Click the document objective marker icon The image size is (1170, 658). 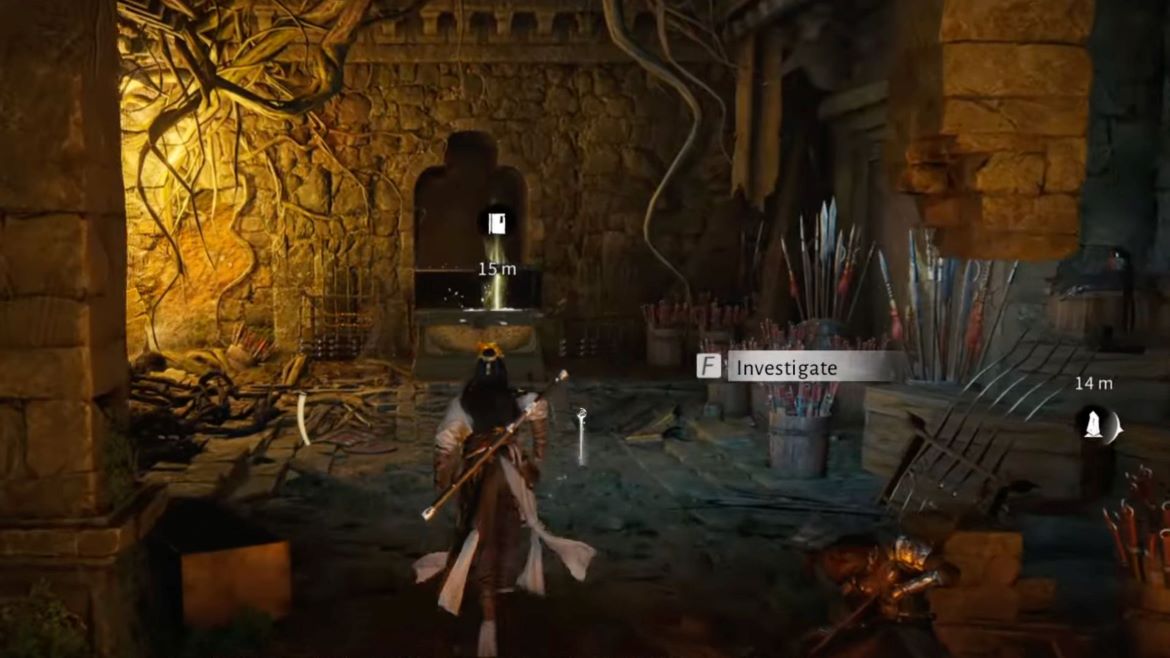coord(496,222)
